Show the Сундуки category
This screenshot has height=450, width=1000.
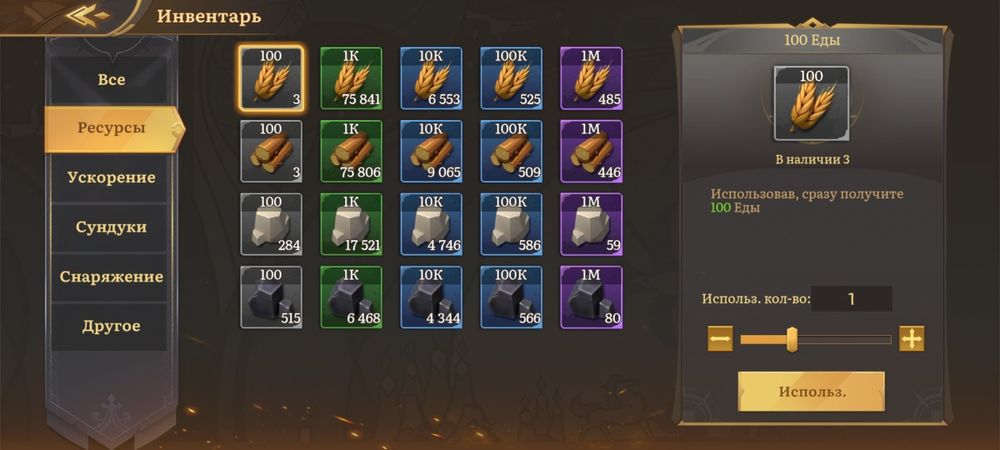[x=111, y=227]
